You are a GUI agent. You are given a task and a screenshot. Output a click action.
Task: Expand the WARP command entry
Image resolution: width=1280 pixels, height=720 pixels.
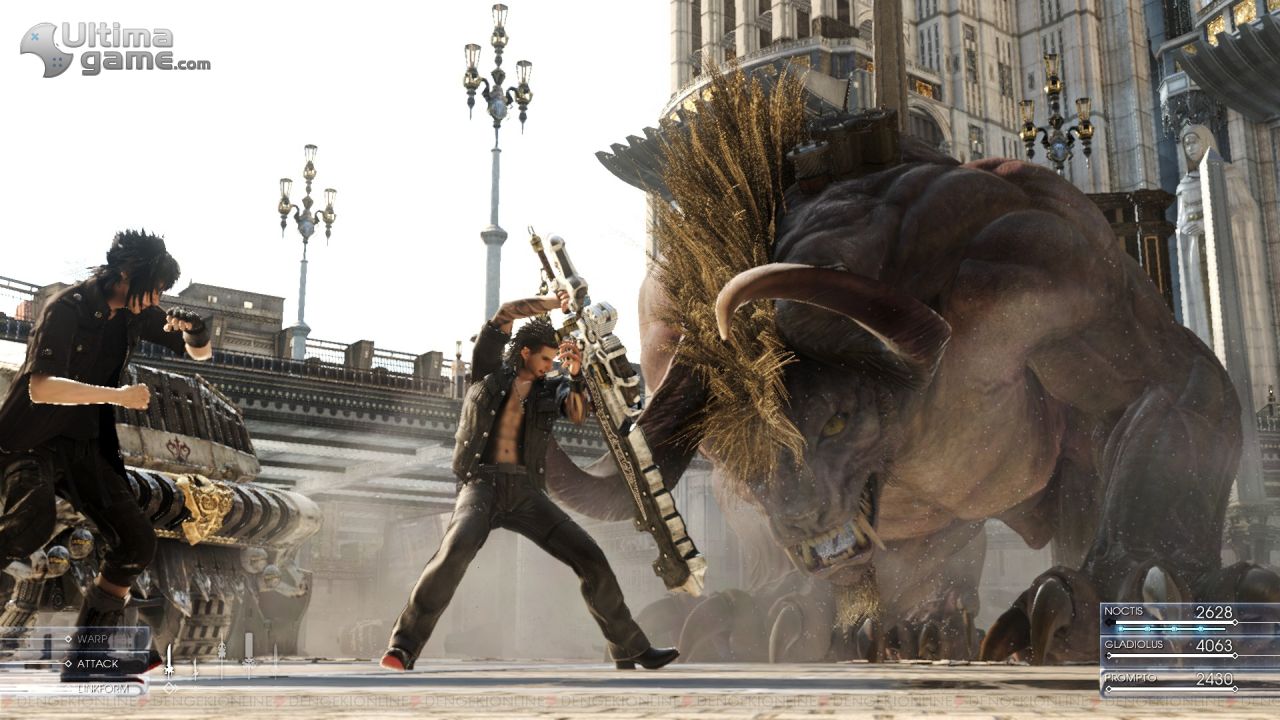click(x=95, y=639)
